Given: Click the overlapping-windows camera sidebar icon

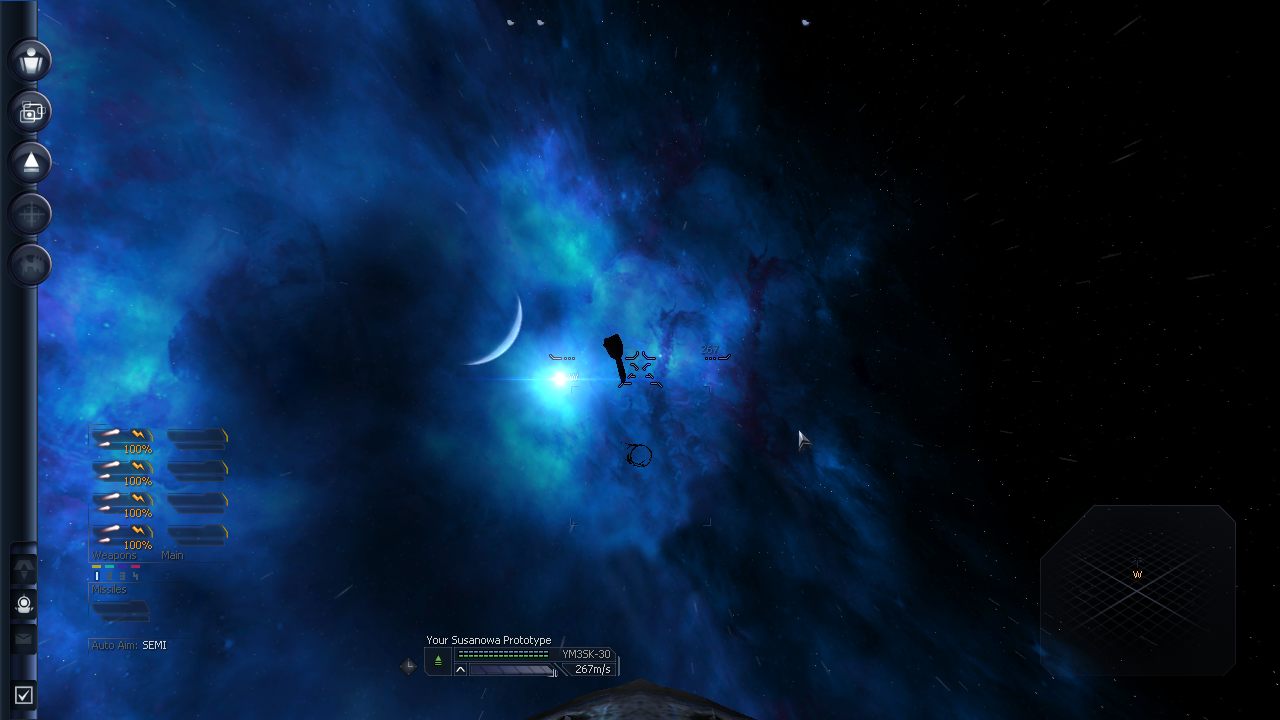Looking at the screenshot, I should 31,112.
